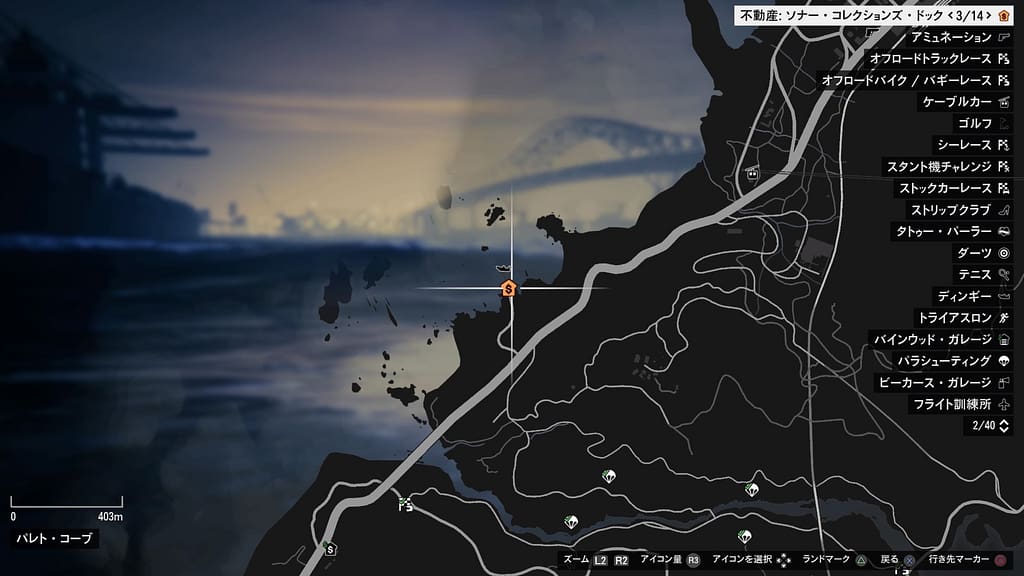Select the cable car marker on the map

pyautogui.click(x=752, y=173)
